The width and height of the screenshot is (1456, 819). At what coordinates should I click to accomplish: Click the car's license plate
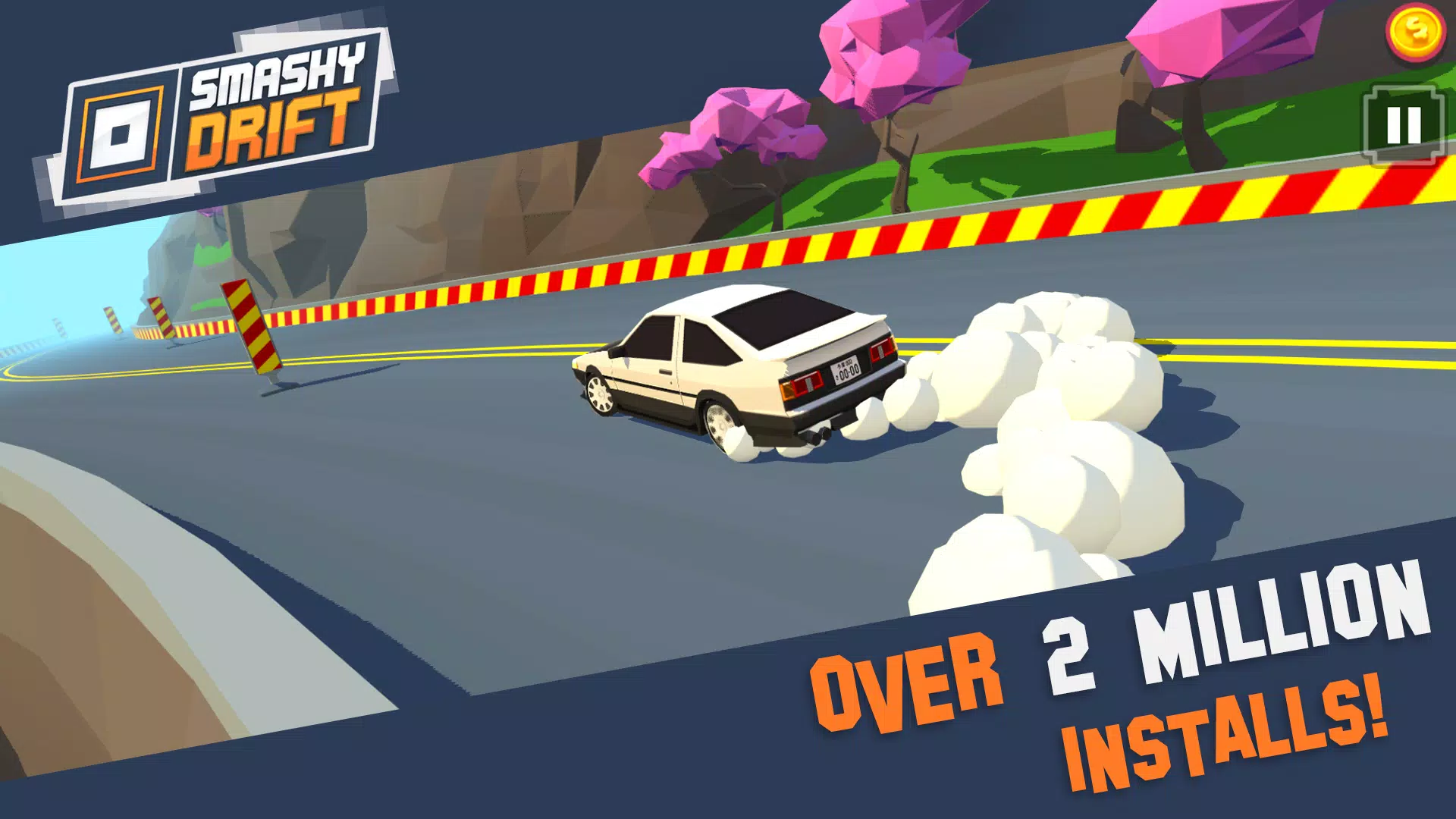click(x=847, y=369)
